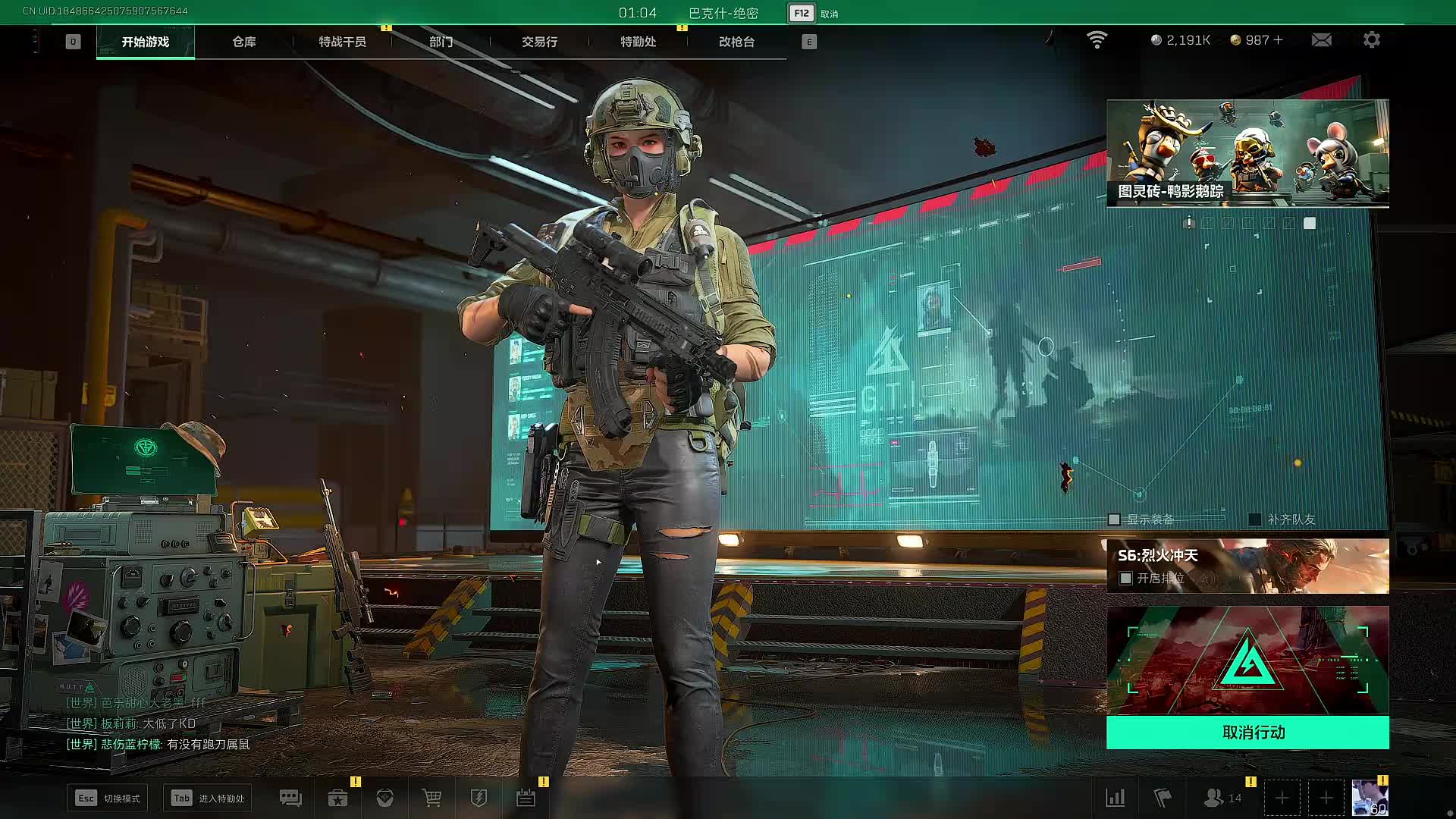Enable the 开启排位 checkbox
1456x819 pixels.
tap(1126, 579)
